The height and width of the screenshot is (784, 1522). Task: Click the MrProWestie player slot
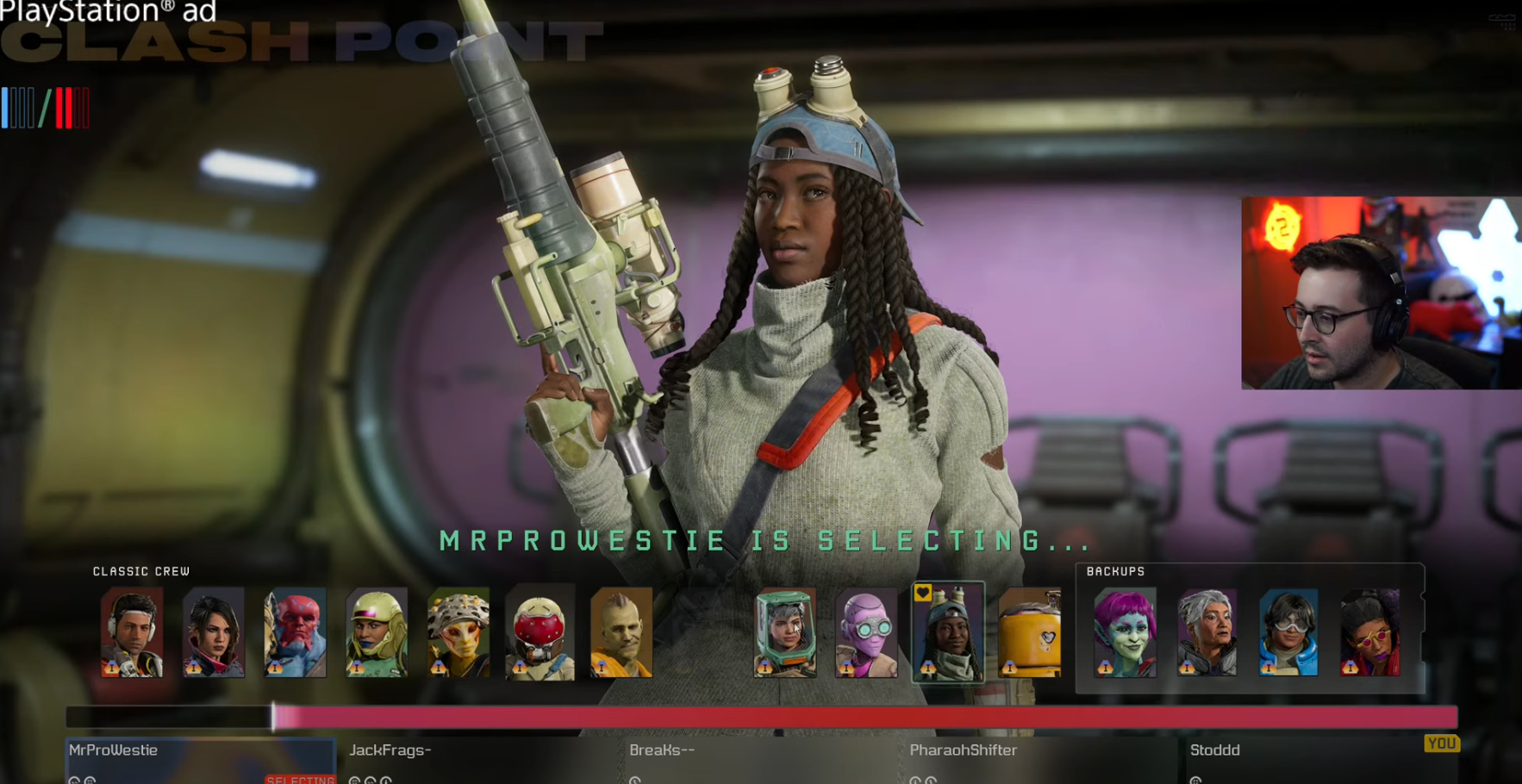(201, 759)
